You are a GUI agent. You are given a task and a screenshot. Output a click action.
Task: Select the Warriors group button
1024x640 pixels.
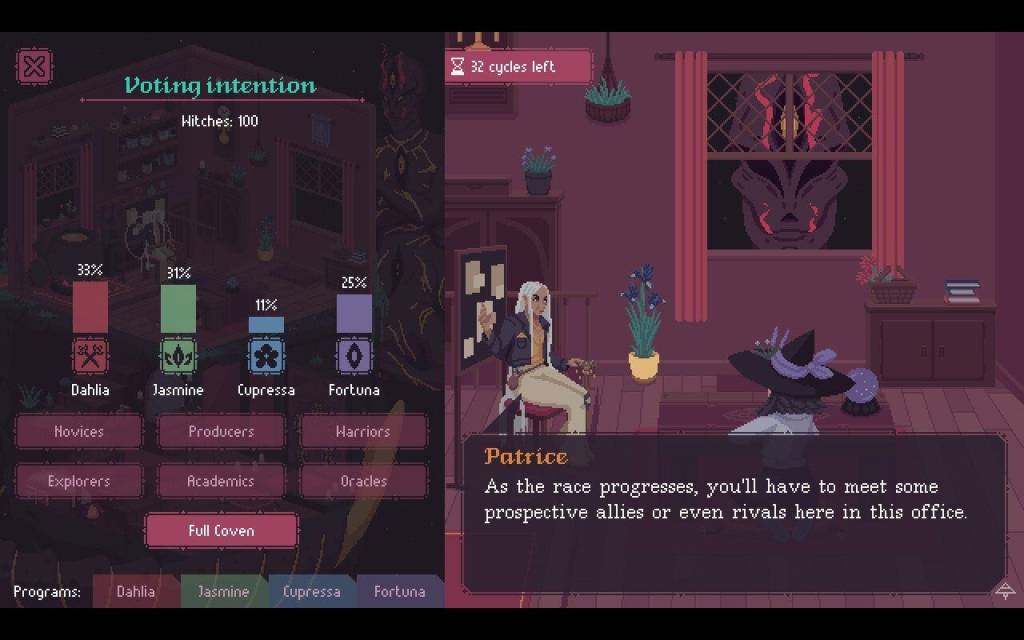click(x=363, y=432)
